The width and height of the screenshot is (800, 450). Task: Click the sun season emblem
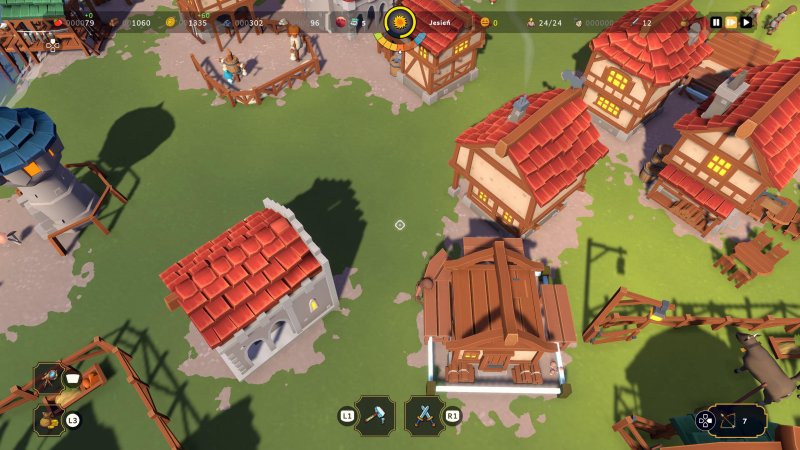400,21
